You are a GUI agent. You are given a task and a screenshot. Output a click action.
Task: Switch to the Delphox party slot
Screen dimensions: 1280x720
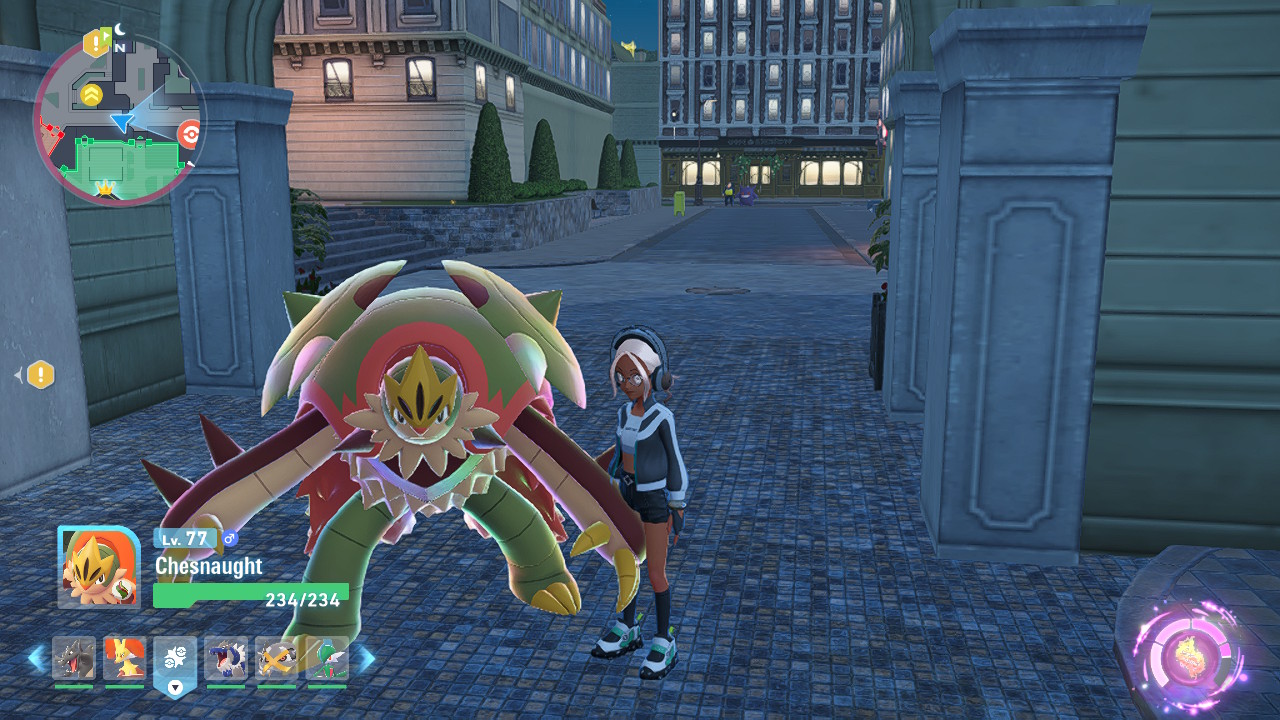(x=125, y=658)
